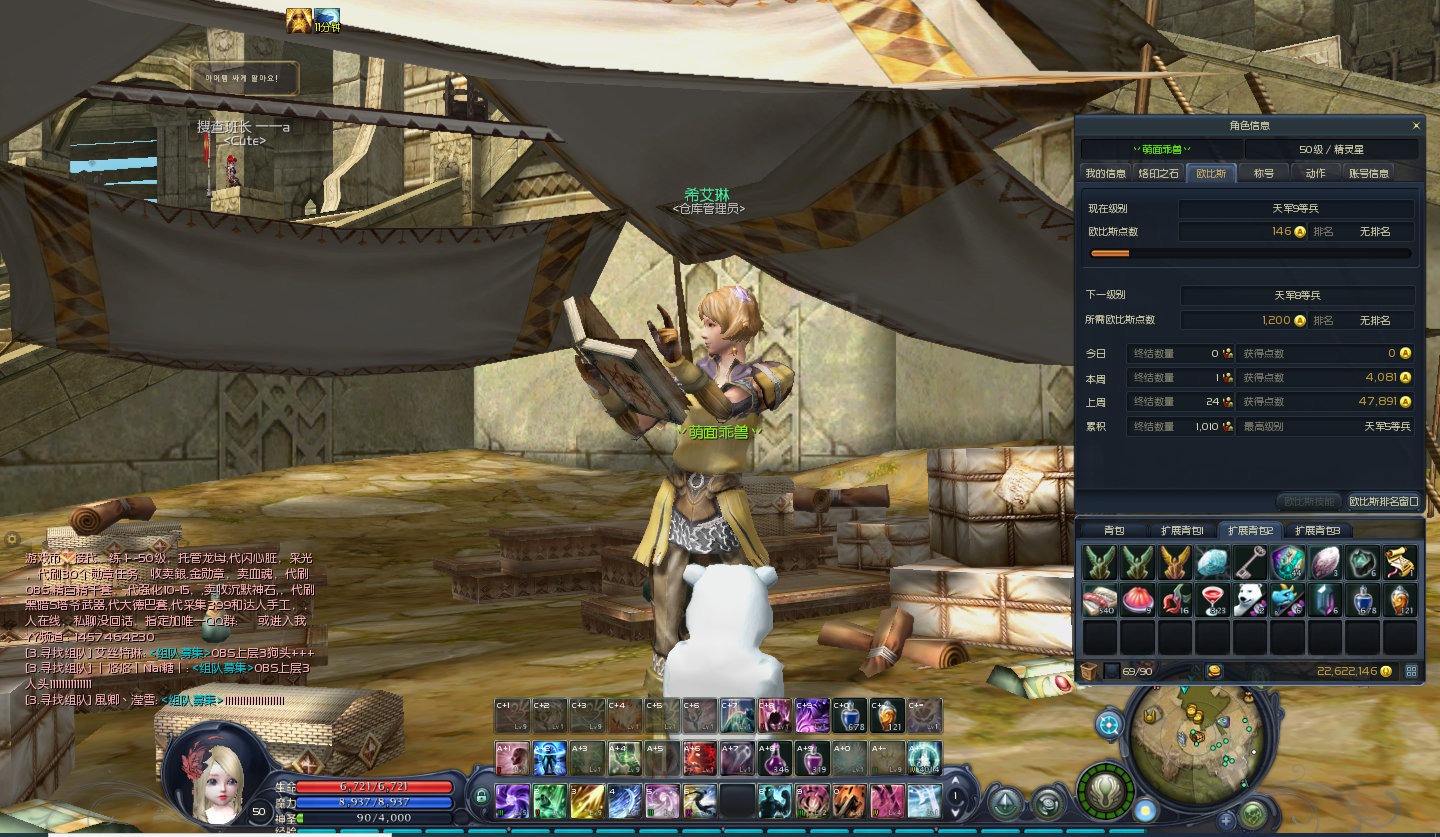Image resolution: width=1440 pixels, height=837 pixels.
Task: Open the 烙印之石 tab
Action: [x=1159, y=173]
